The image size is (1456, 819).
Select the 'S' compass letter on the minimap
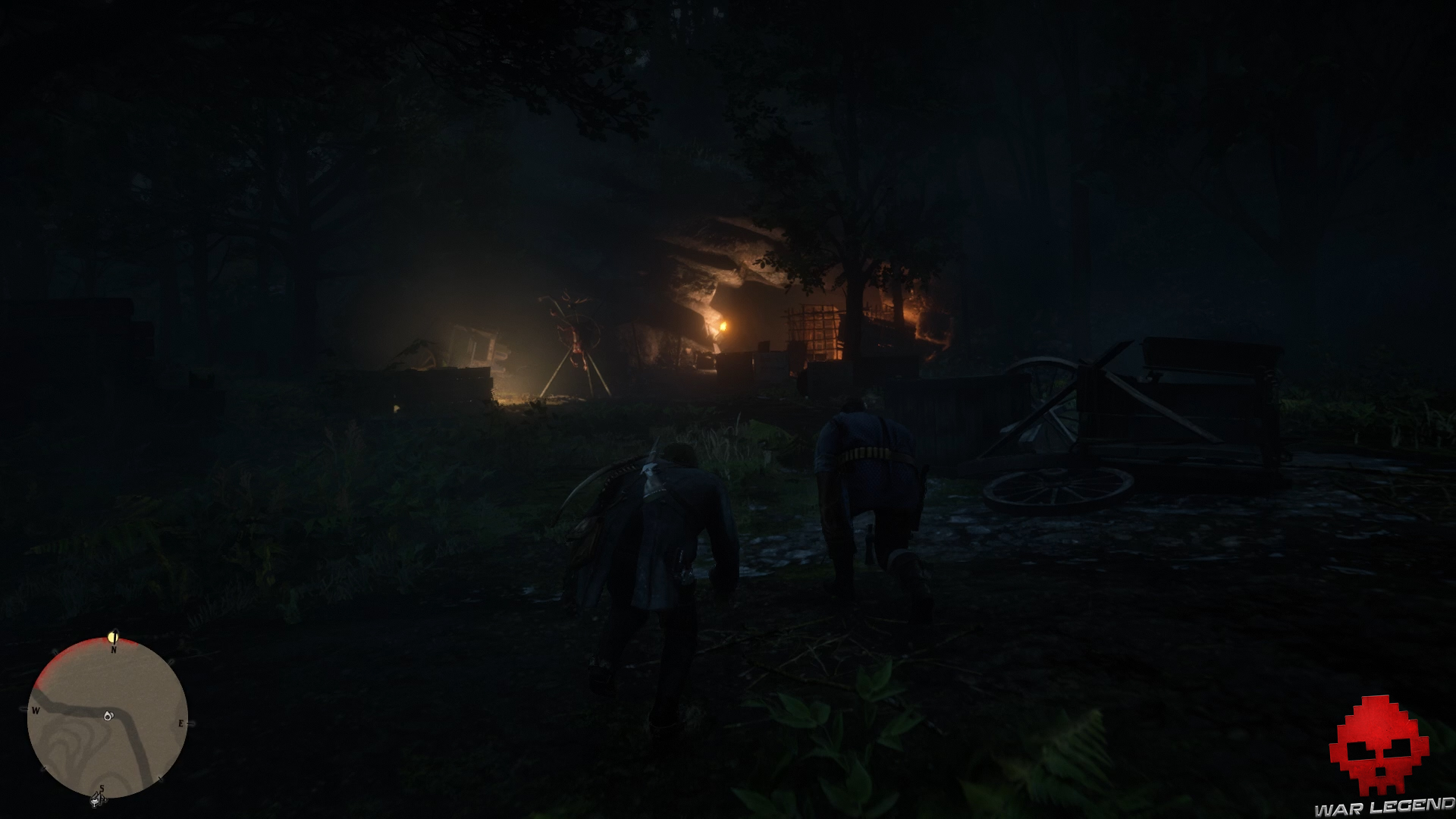[x=102, y=789]
